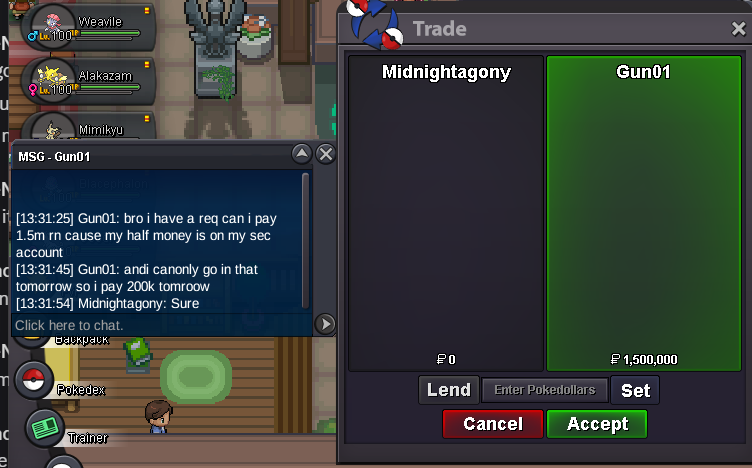The width and height of the screenshot is (752, 468).
Task: Accept the trade with Gun01
Action: pyautogui.click(x=596, y=424)
